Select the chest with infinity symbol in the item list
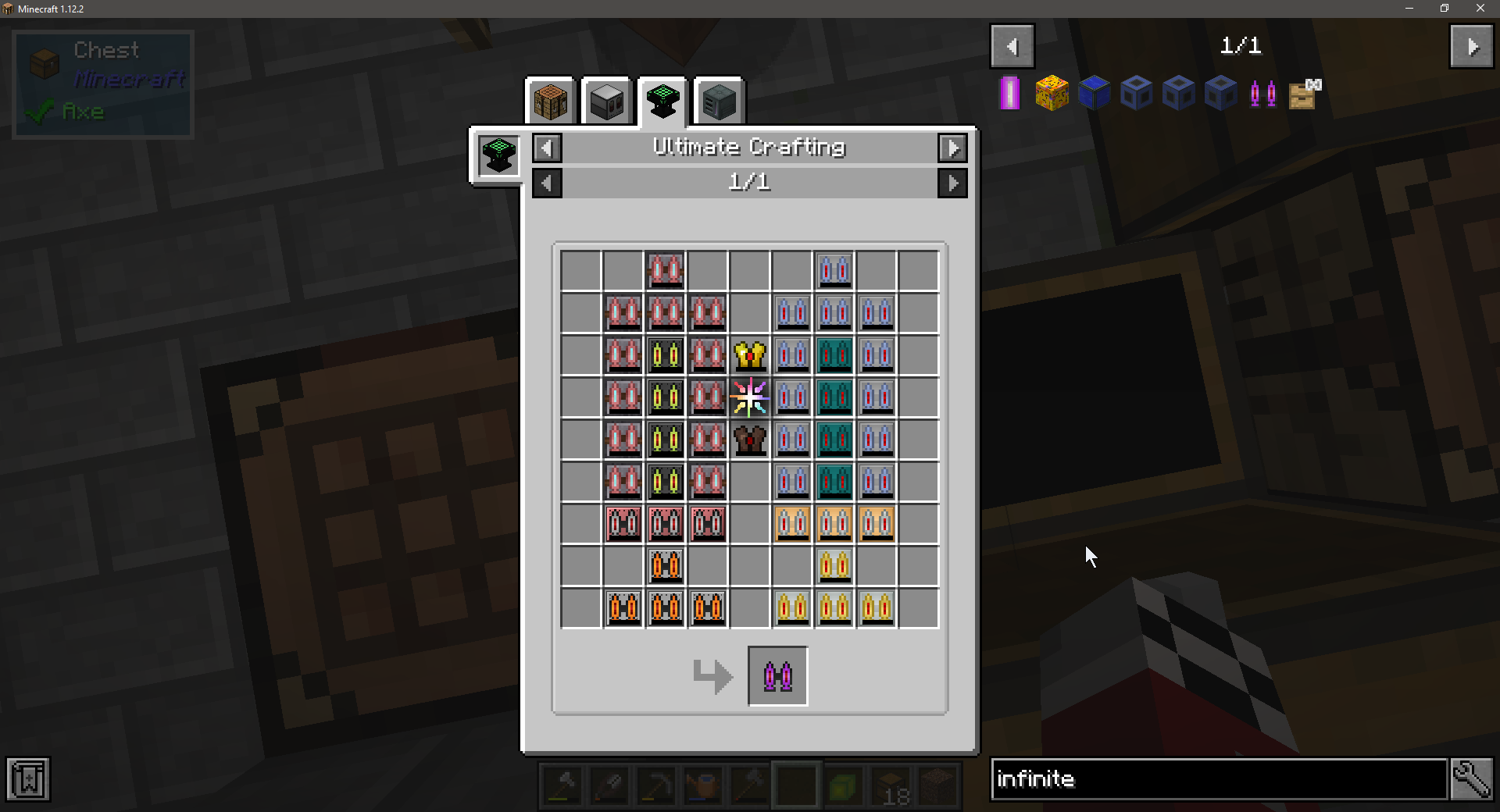 (1305, 94)
